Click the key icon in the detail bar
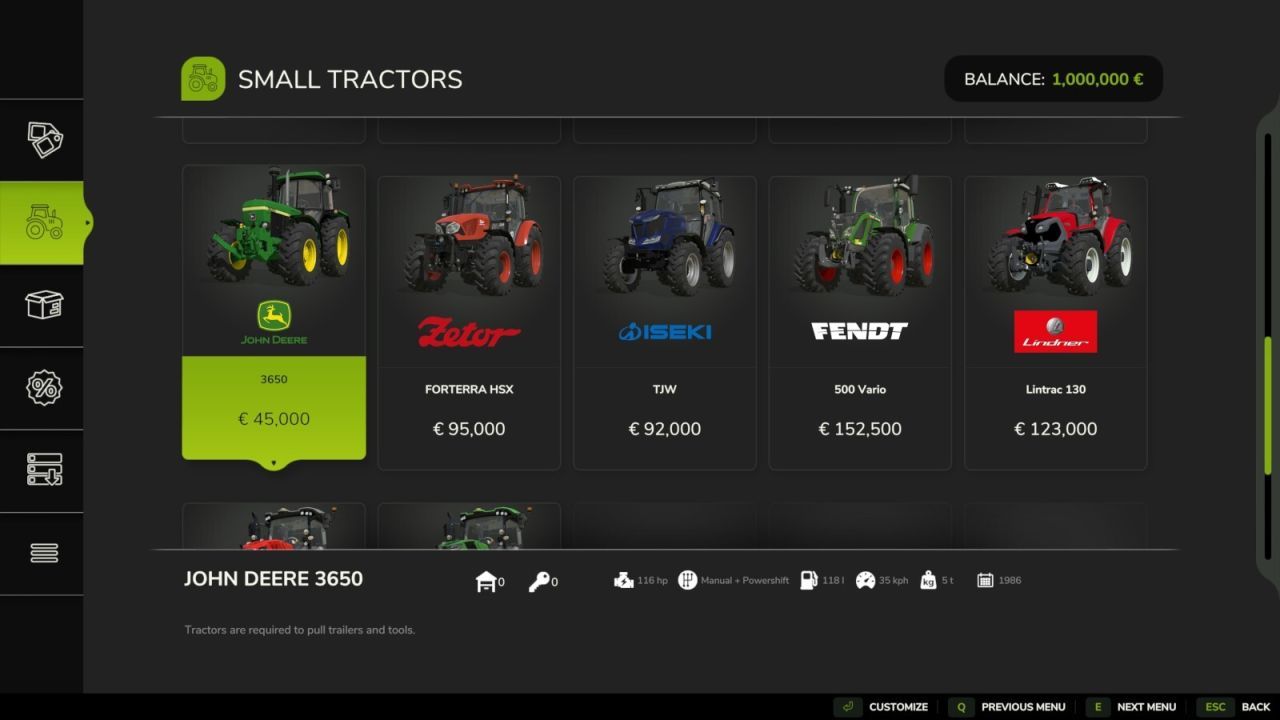The image size is (1280, 720). coord(541,579)
